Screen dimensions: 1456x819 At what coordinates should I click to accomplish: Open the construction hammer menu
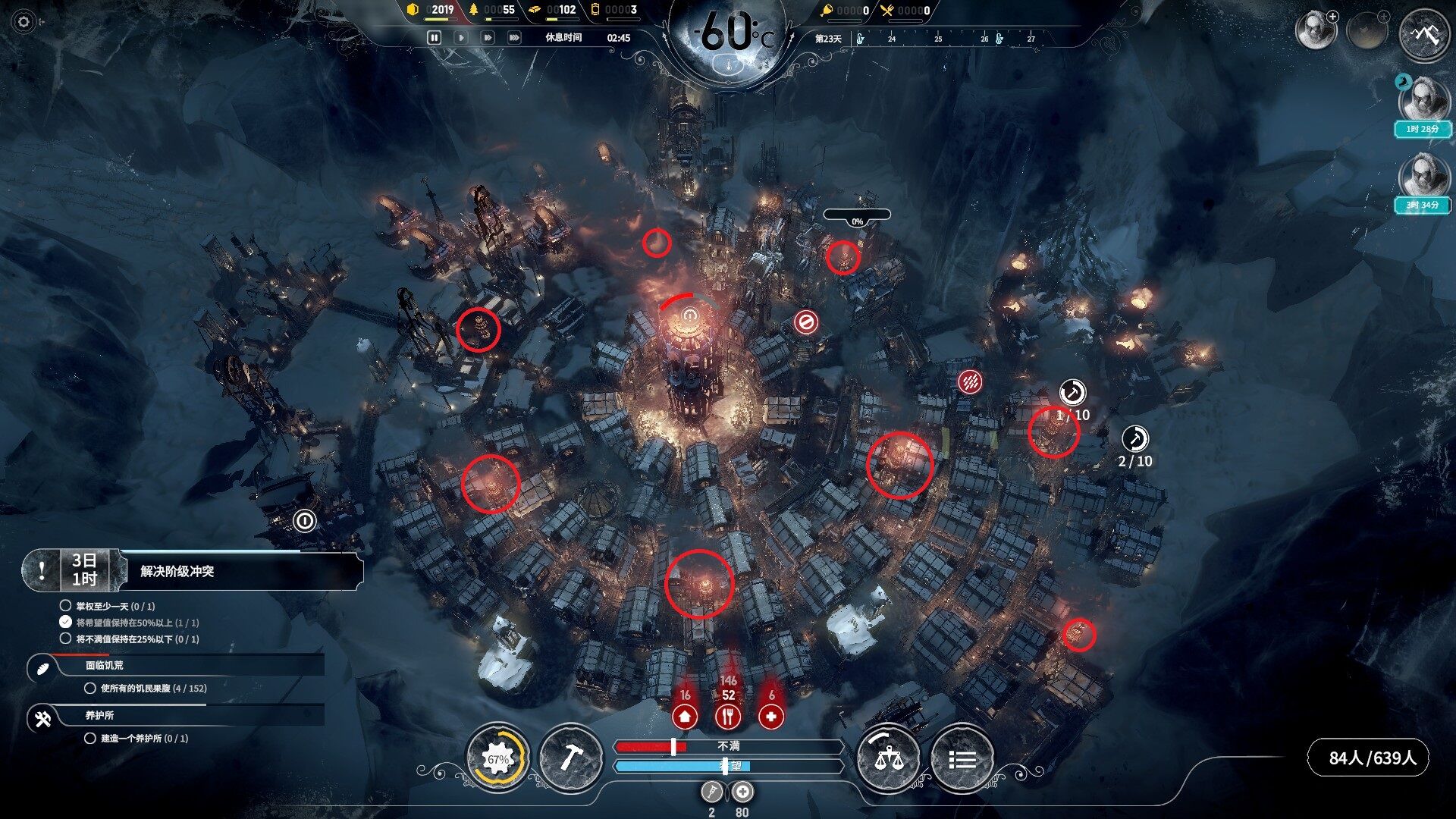(x=570, y=758)
